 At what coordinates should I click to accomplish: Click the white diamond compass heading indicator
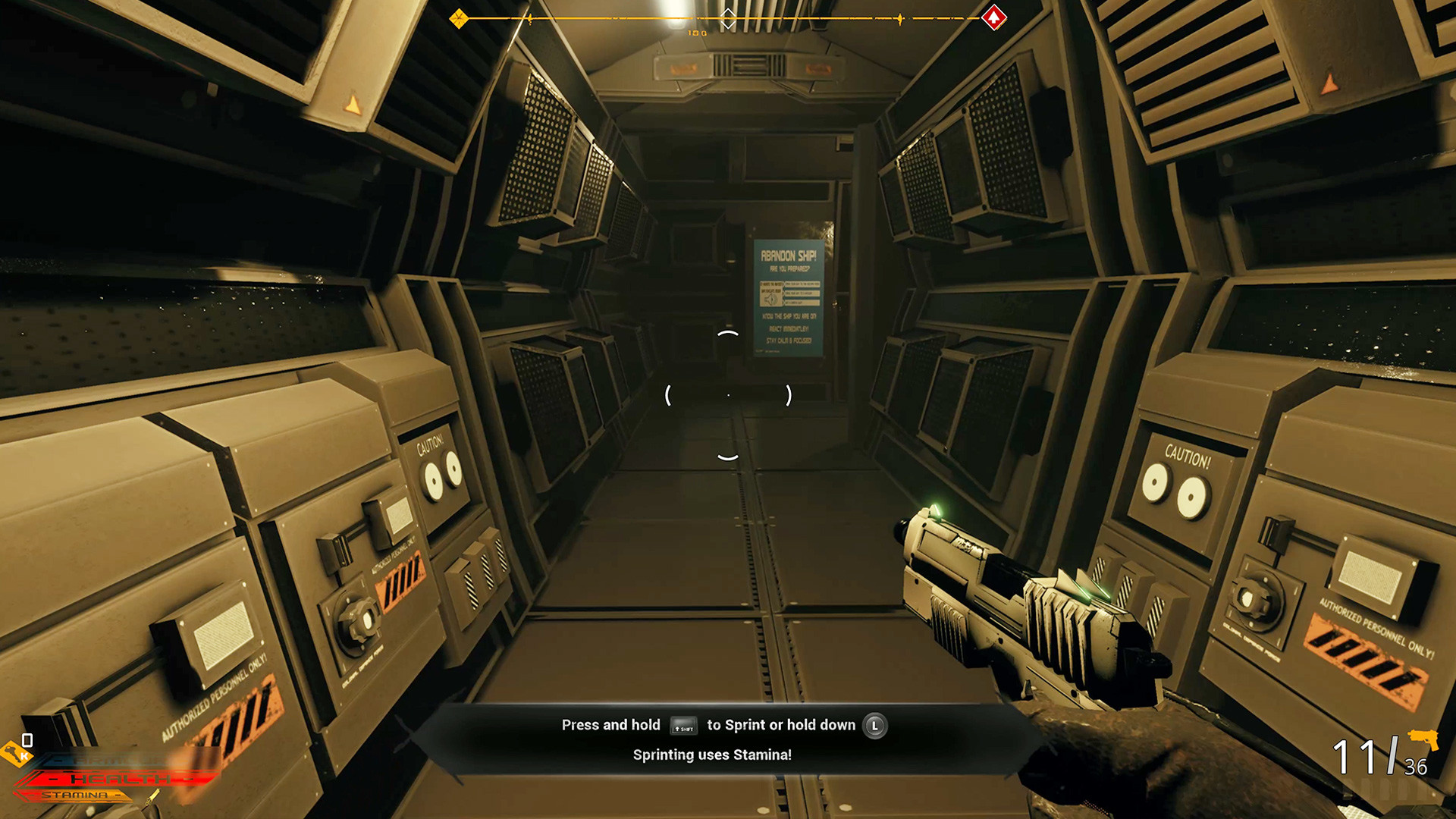[728, 18]
